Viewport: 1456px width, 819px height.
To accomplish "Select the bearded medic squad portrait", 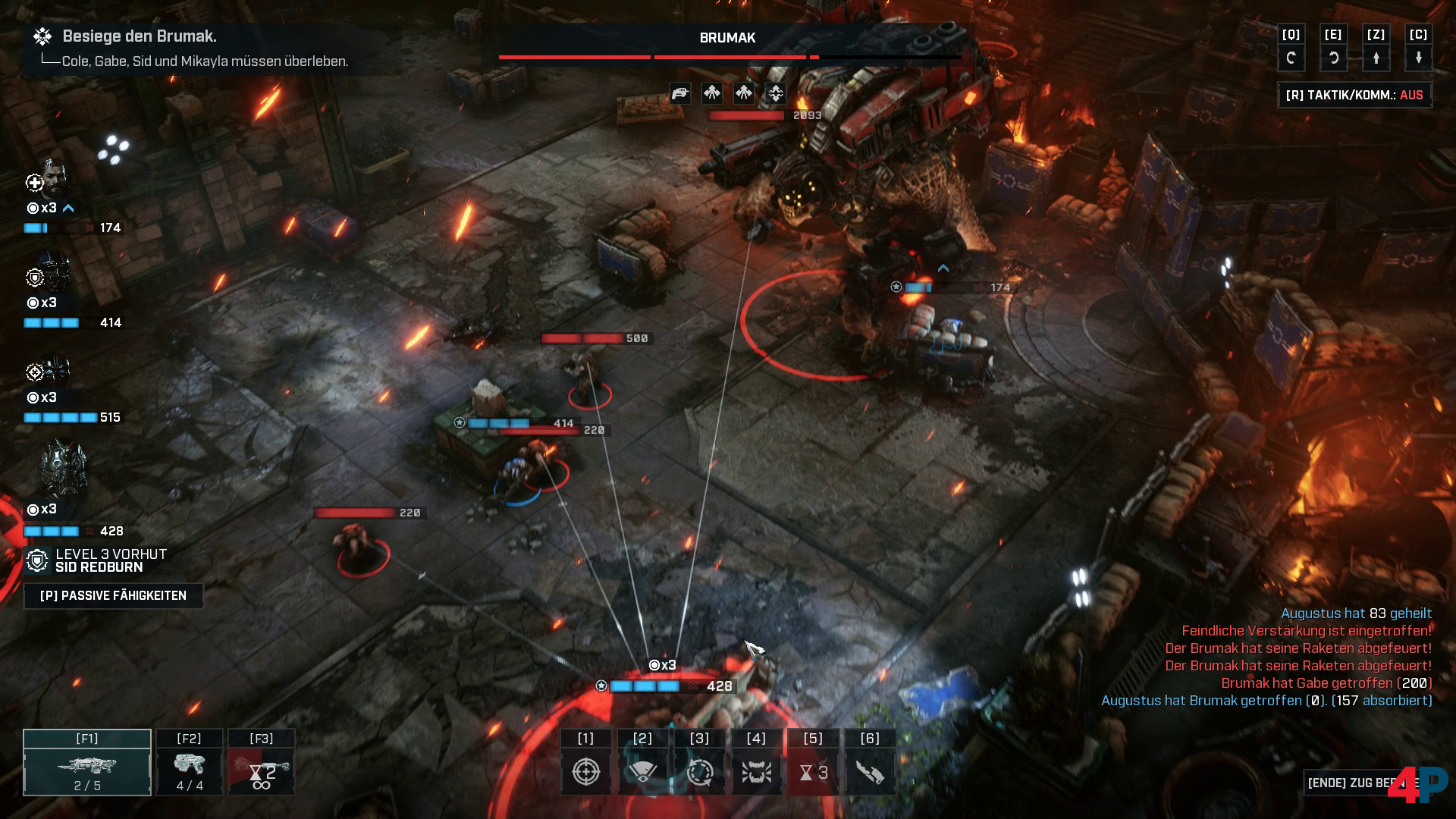I will pos(52,179).
